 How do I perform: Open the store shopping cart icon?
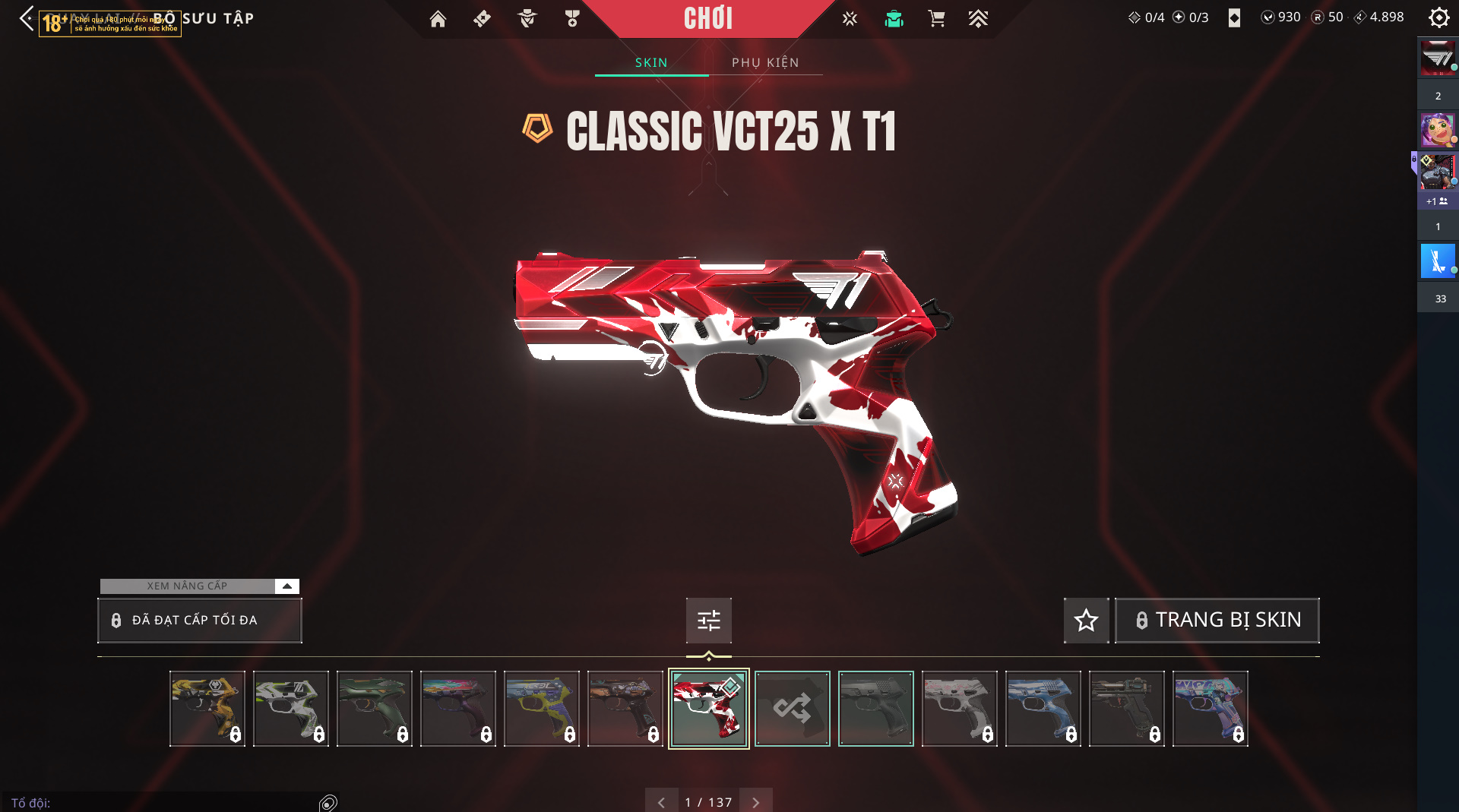(937, 18)
